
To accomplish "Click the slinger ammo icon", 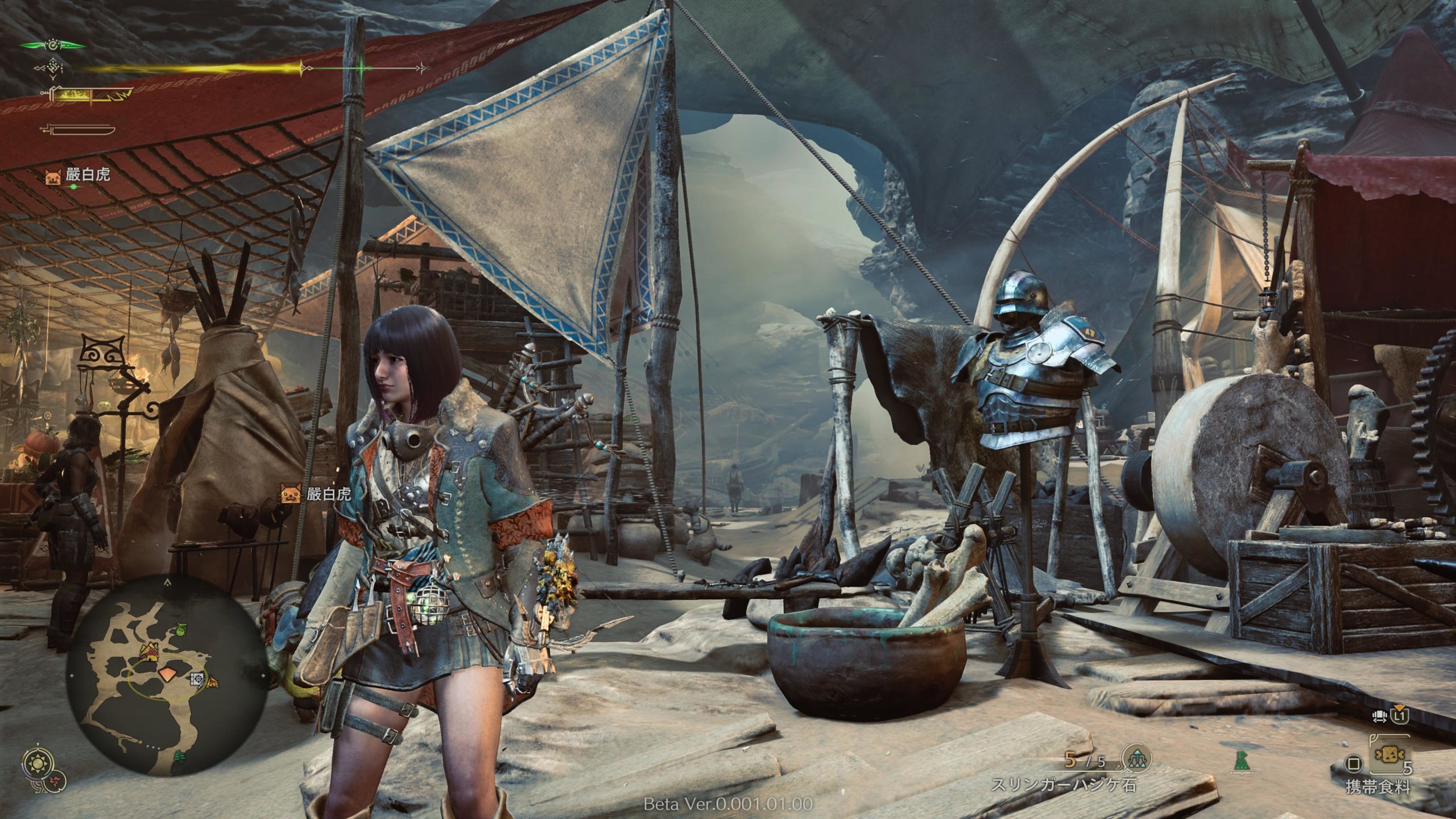I will [1135, 759].
